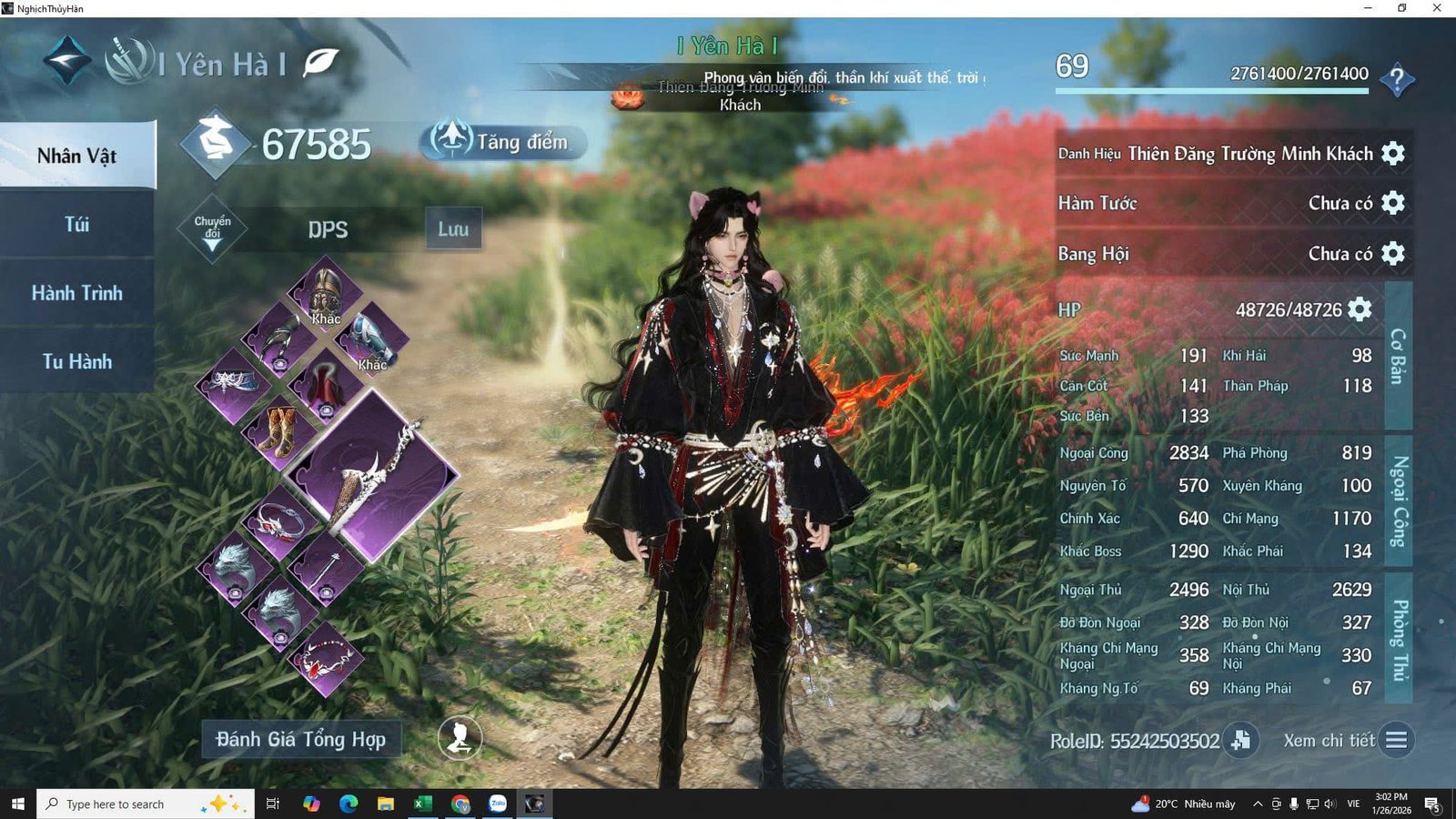Switch to the Túi tab
Screen dimensions: 1456x819
[x=77, y=224]
